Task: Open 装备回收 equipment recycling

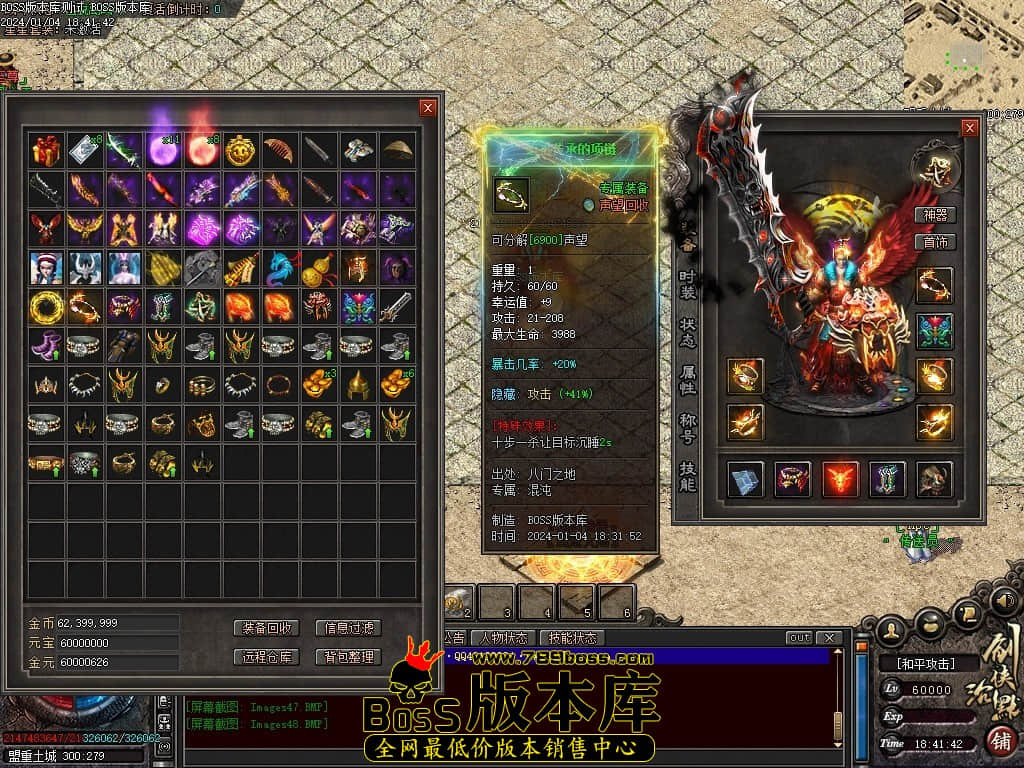Action: point(268,628)
